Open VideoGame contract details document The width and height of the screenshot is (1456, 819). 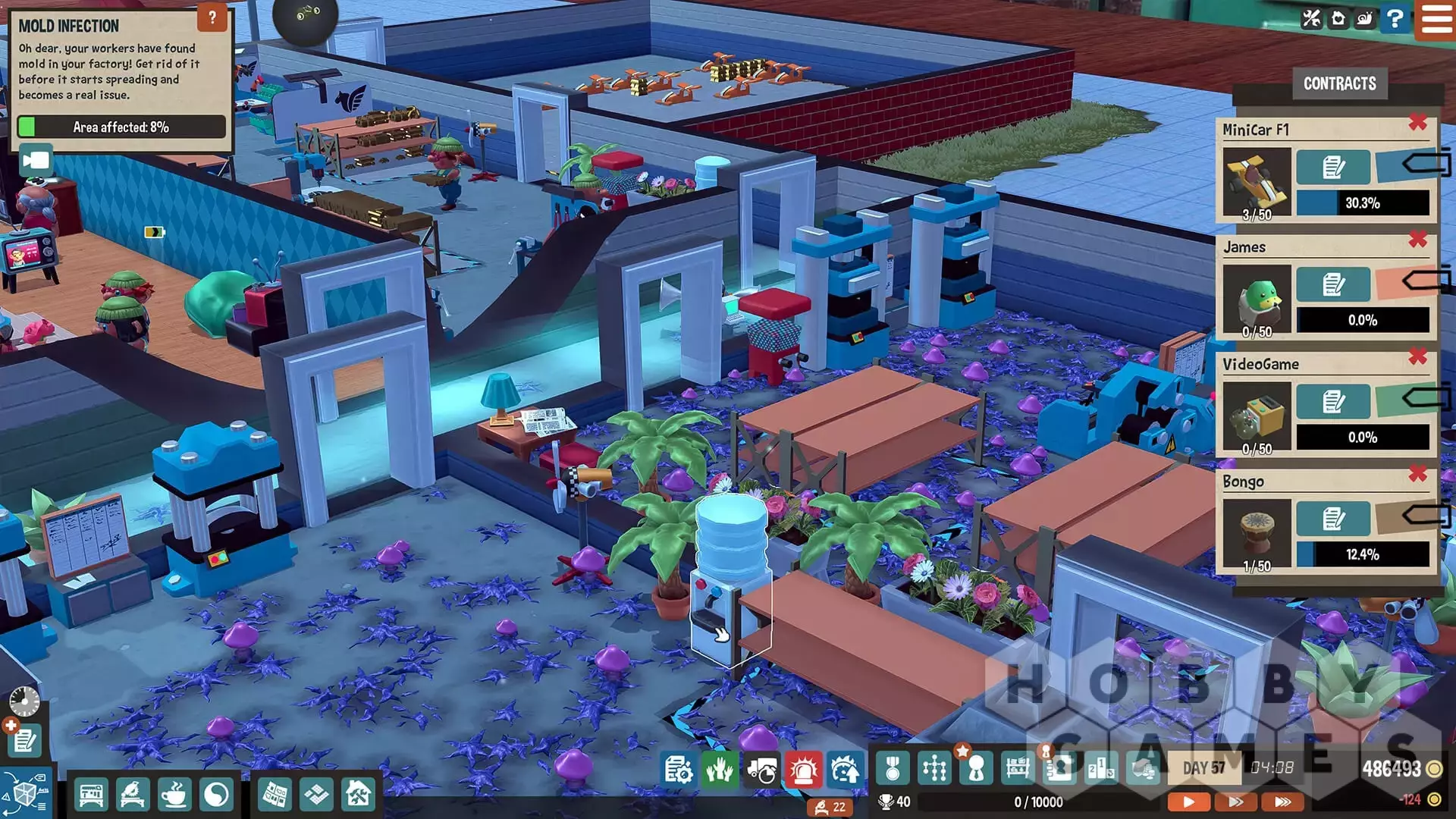1332,402
